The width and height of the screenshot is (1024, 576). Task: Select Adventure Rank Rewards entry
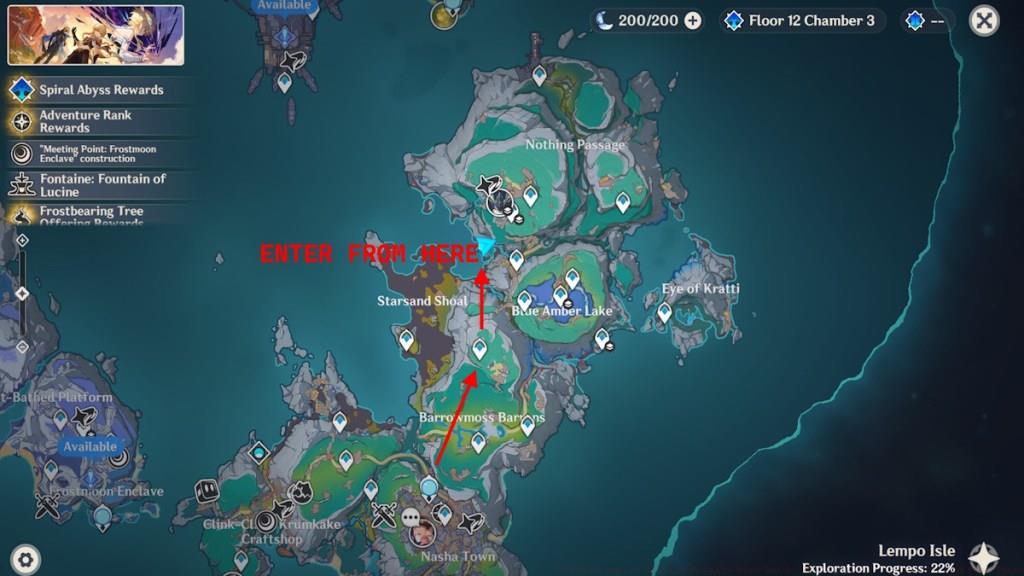point(100,121)
